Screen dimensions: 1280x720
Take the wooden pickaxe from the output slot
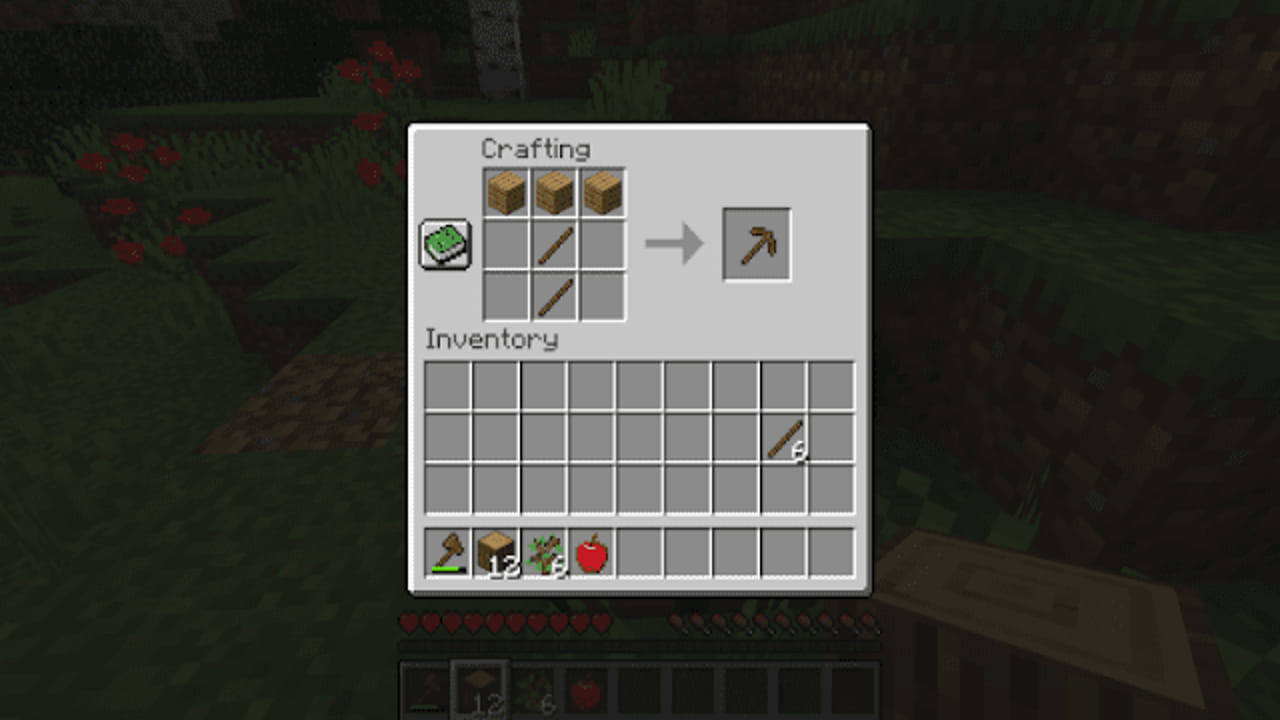(x=757, y=243)
